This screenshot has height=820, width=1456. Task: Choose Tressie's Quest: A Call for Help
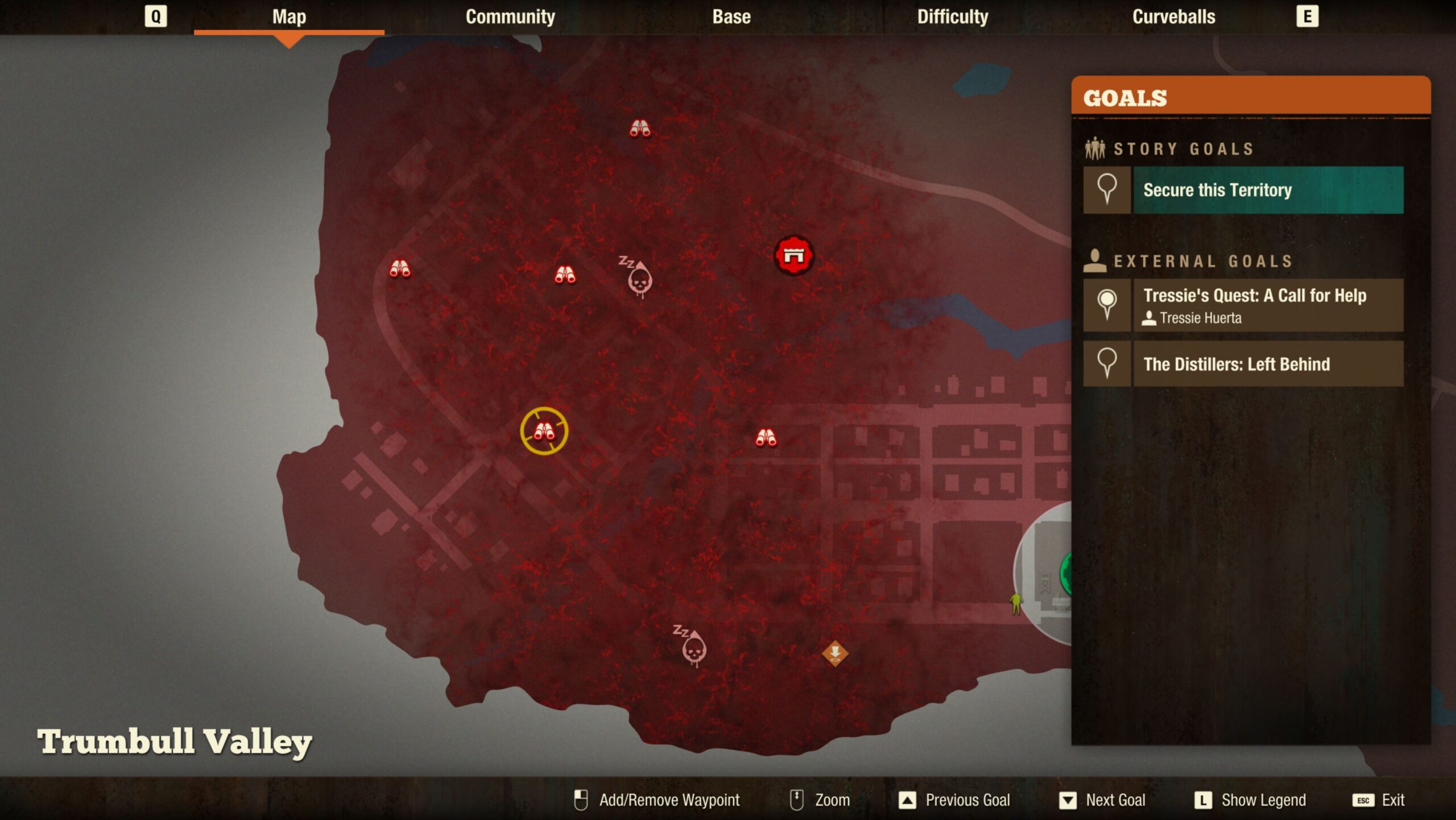click(1268, 305)
